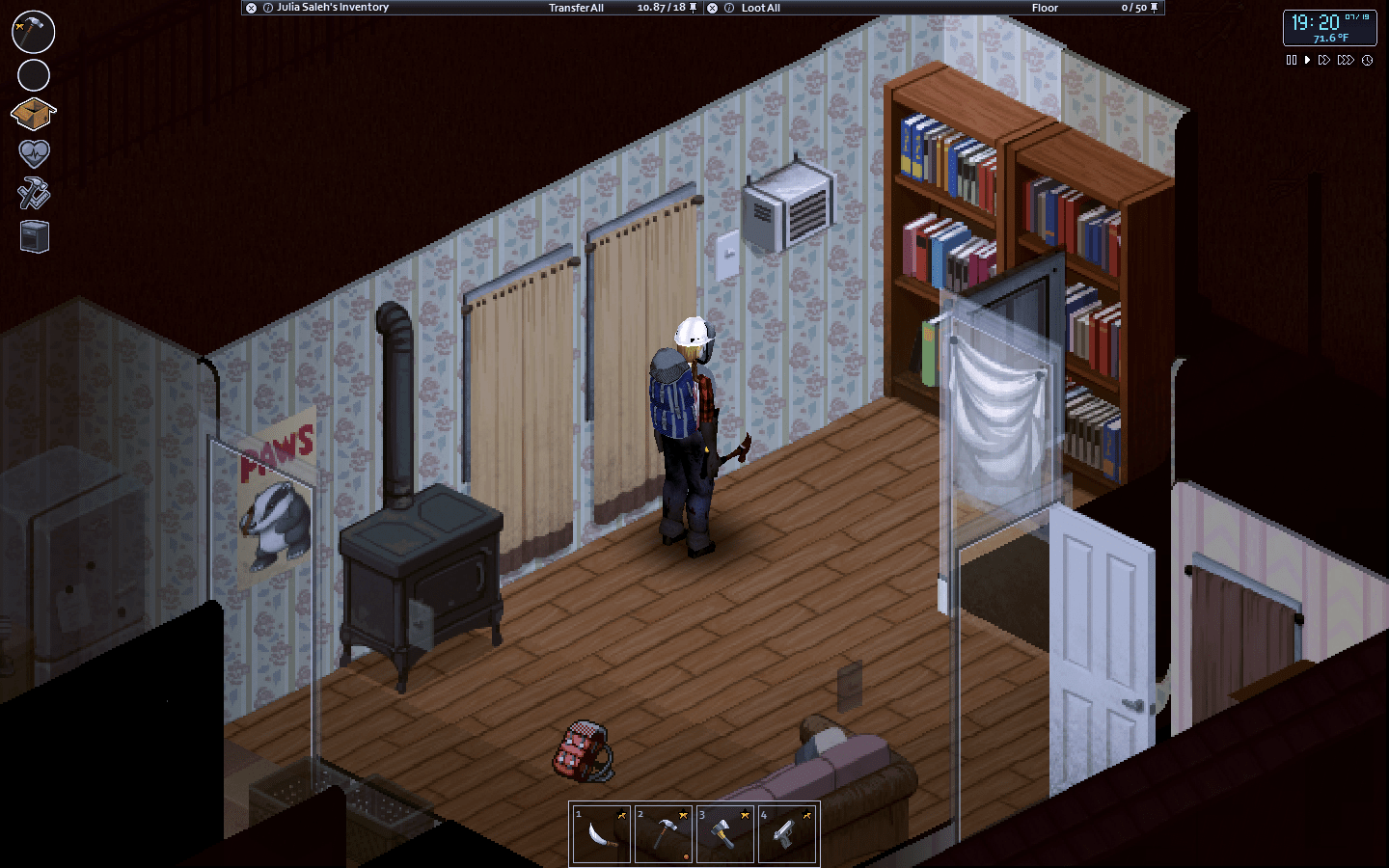The width and height of the screenshot is (1389, 868).
Task: Toggle the empty circle sidebar button
Action: point(32,75)
